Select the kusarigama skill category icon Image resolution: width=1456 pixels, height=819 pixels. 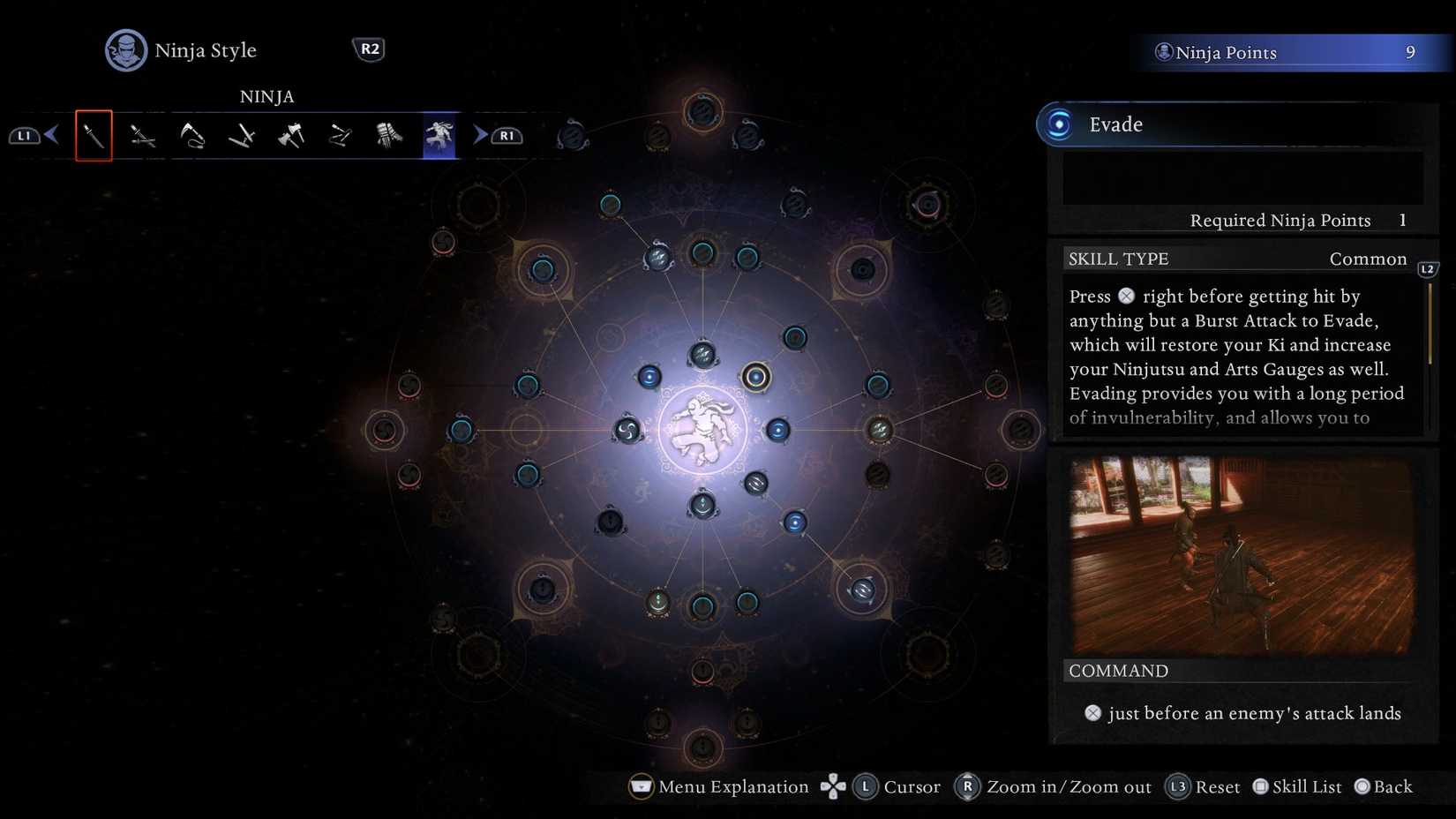tap(192, 137)
